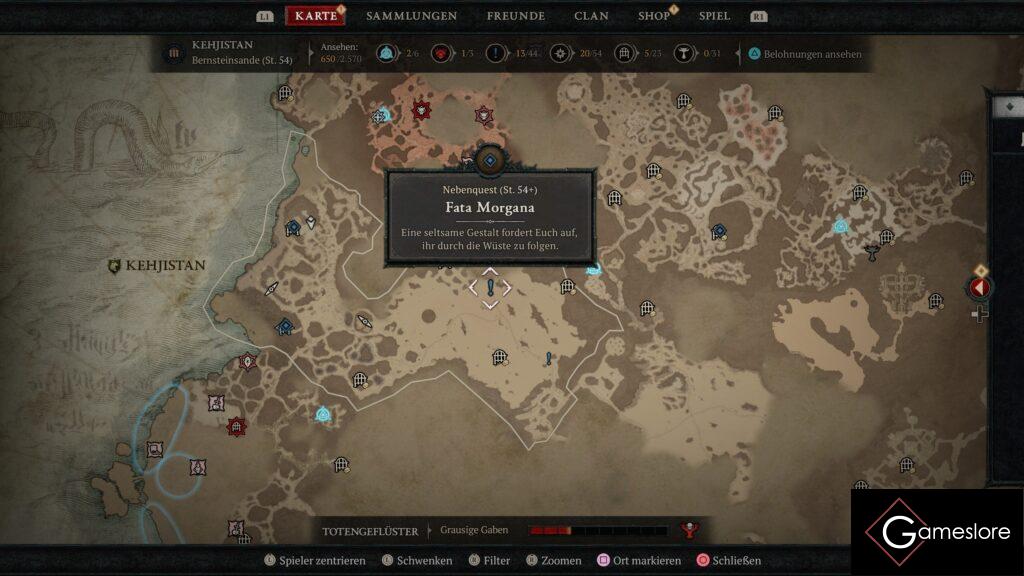This screenshot has width=1024, height=576.
Task: Select the Clan tab
Action: coord(591,16)
